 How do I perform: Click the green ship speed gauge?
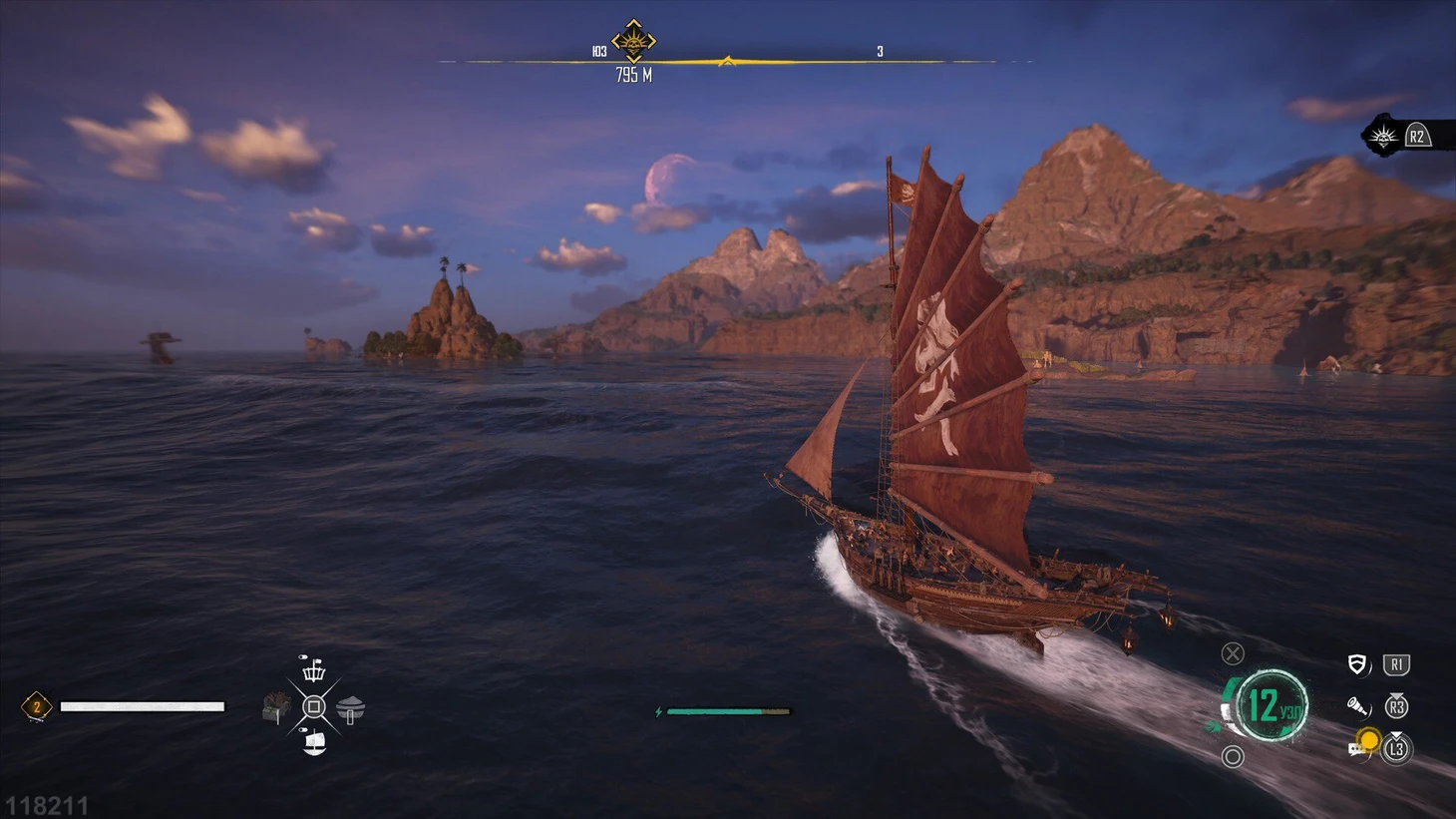pos(1269,705)
